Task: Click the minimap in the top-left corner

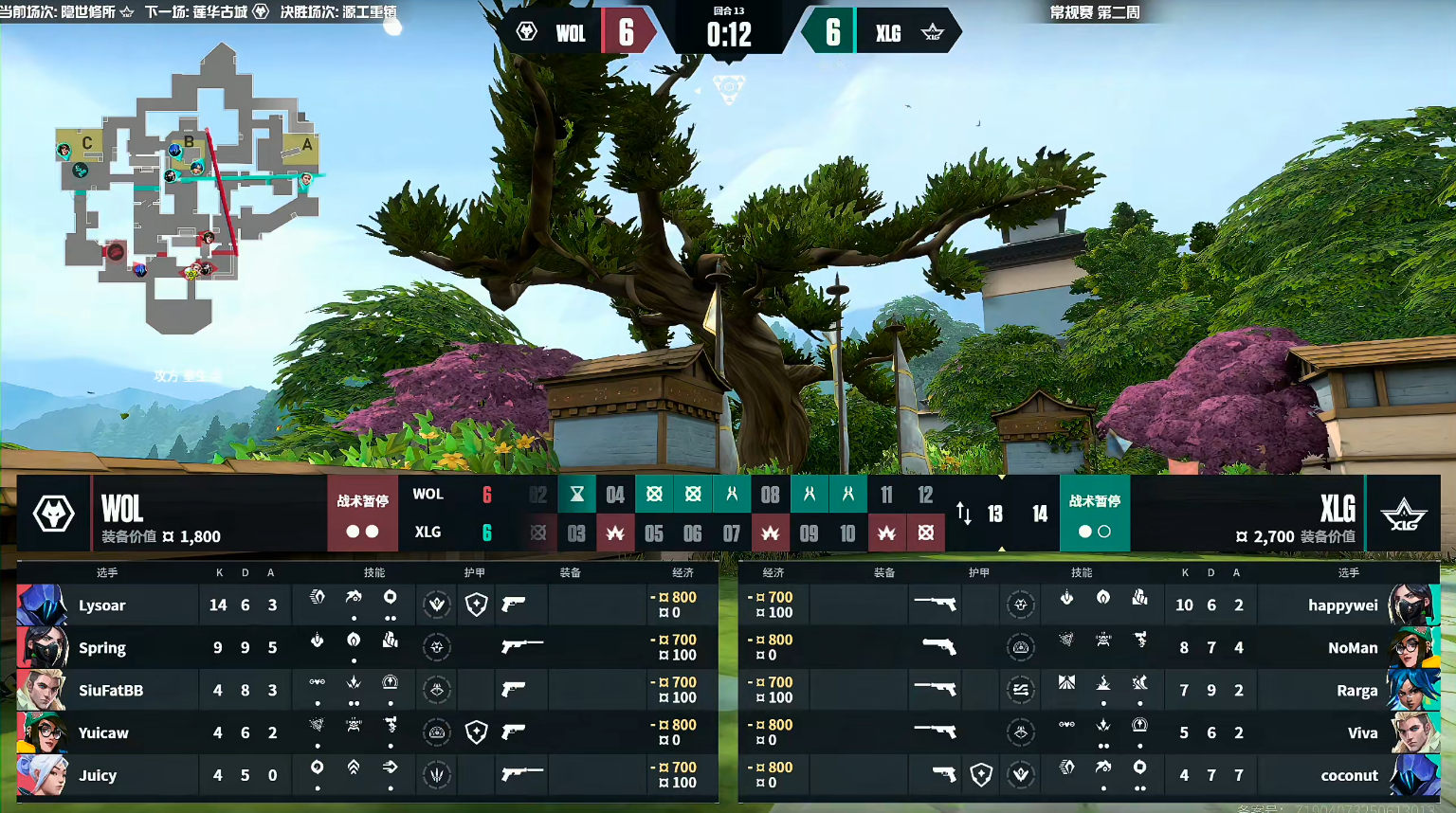Action: point(190,190)
